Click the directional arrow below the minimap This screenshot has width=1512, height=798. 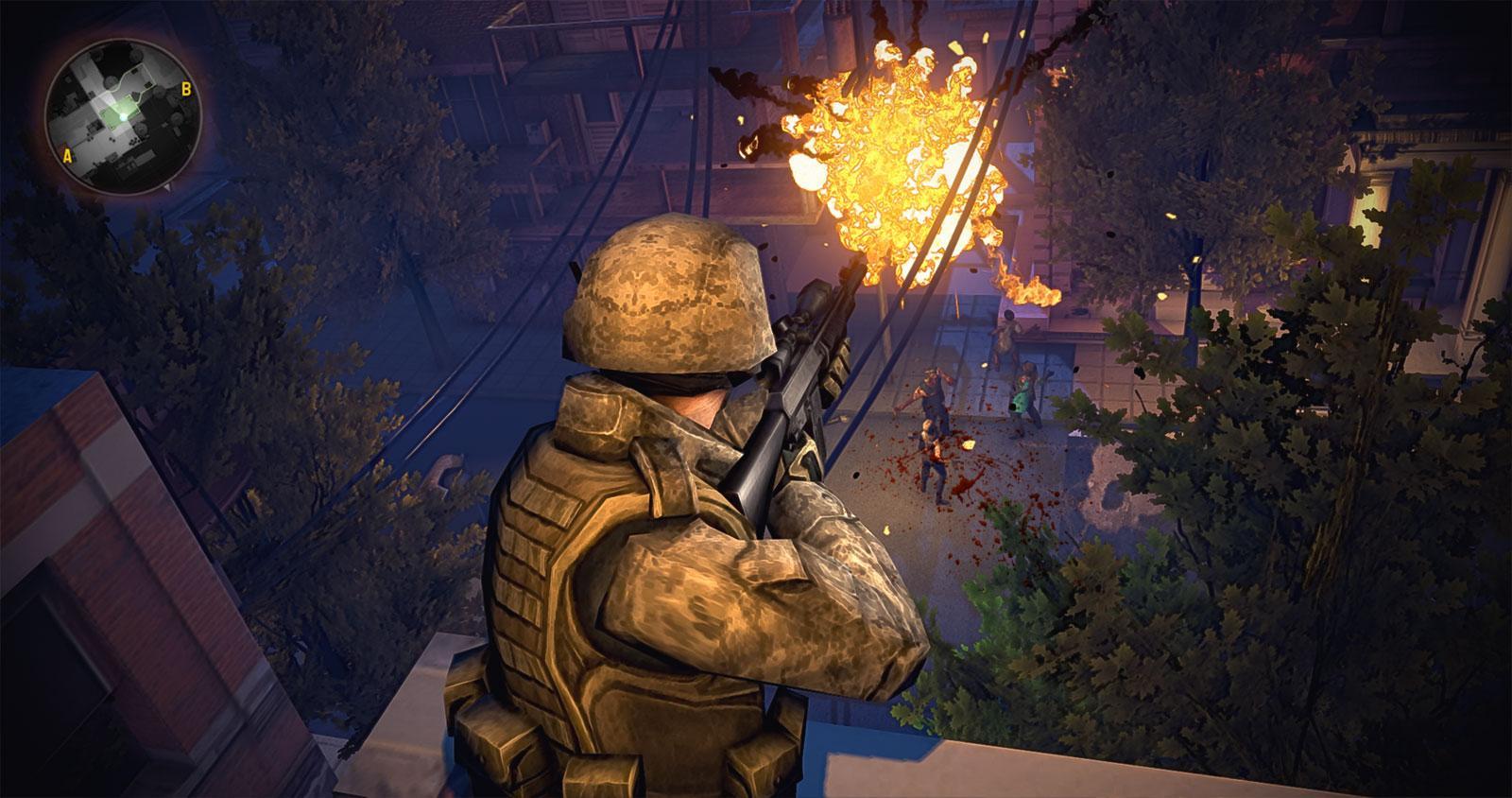(x=168, y=189)
